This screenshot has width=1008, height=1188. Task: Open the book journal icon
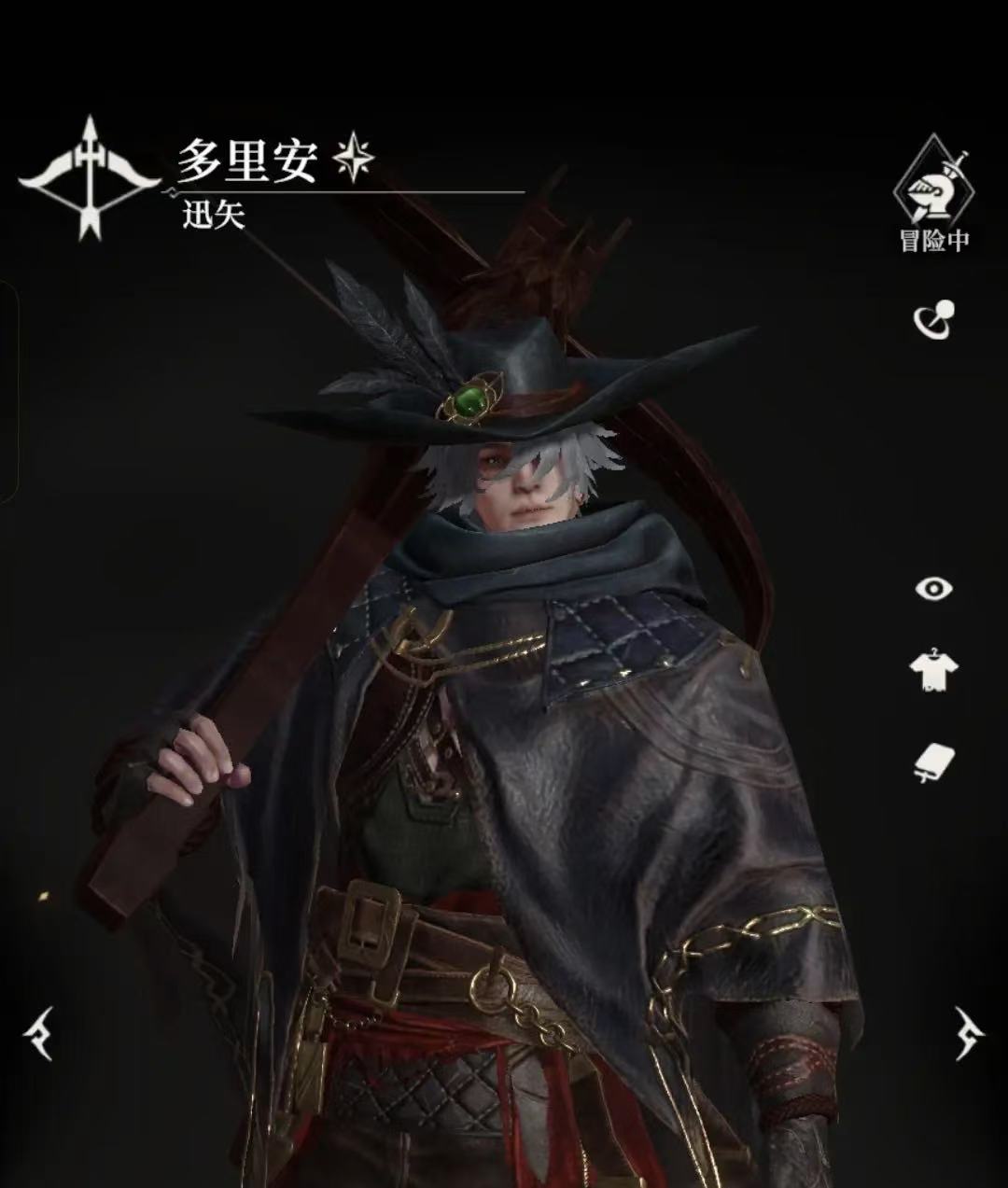pos(933,762)
